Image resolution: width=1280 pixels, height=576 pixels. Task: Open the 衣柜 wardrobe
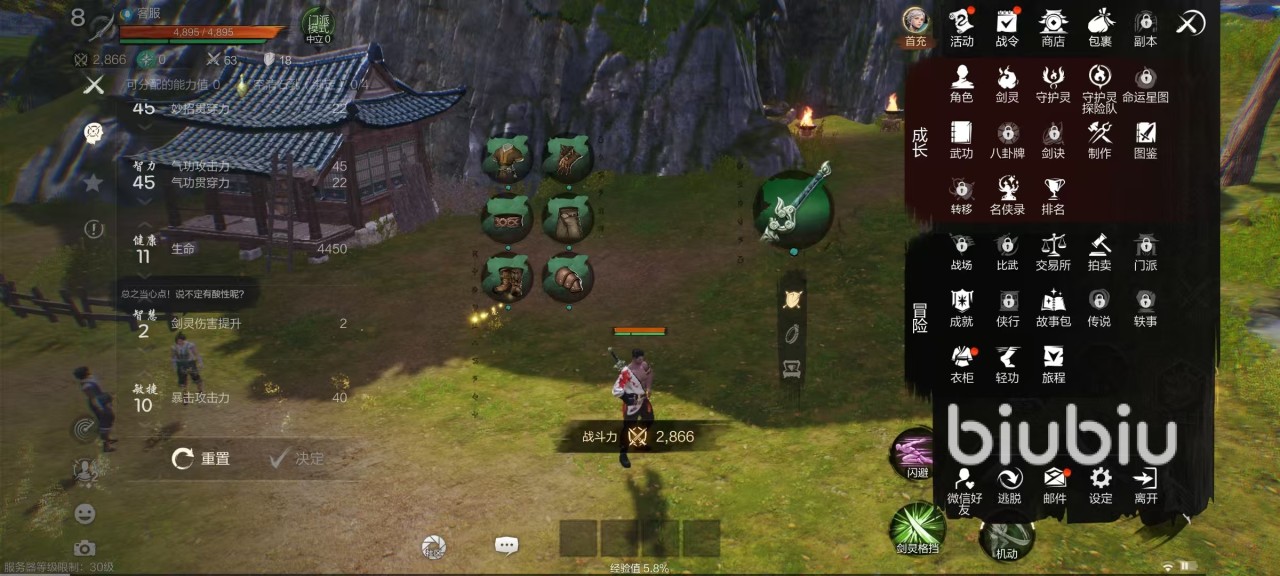tap(962, 362)
